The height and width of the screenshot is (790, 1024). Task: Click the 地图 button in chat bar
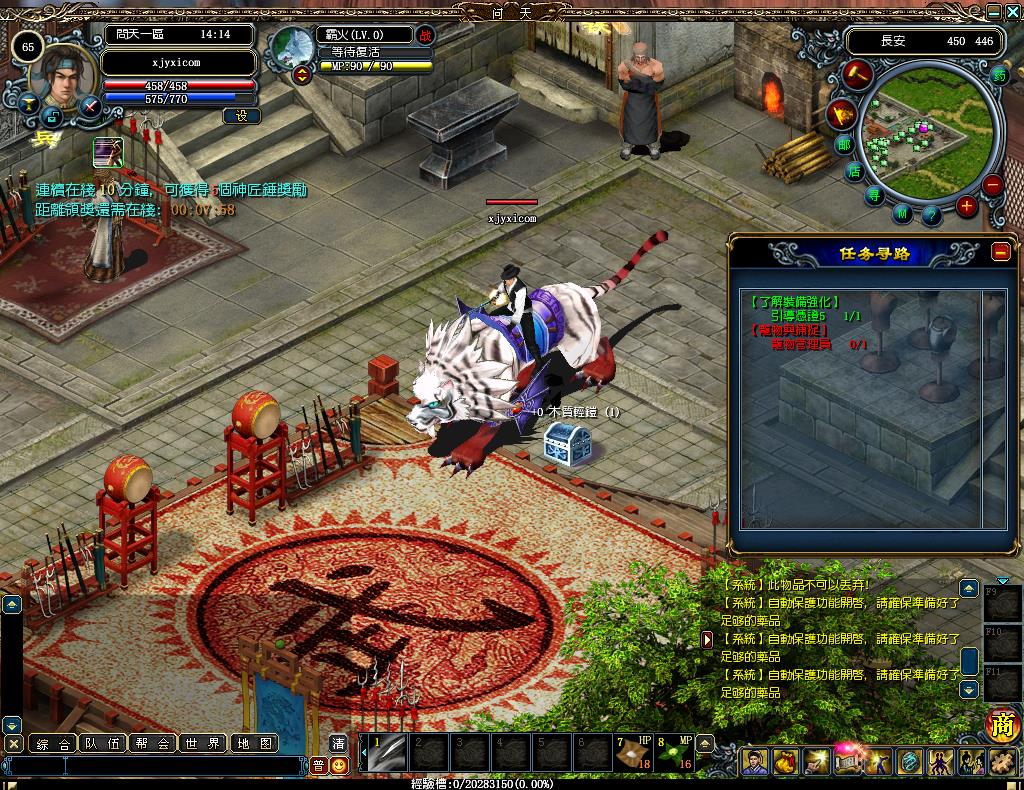point(253,743)
